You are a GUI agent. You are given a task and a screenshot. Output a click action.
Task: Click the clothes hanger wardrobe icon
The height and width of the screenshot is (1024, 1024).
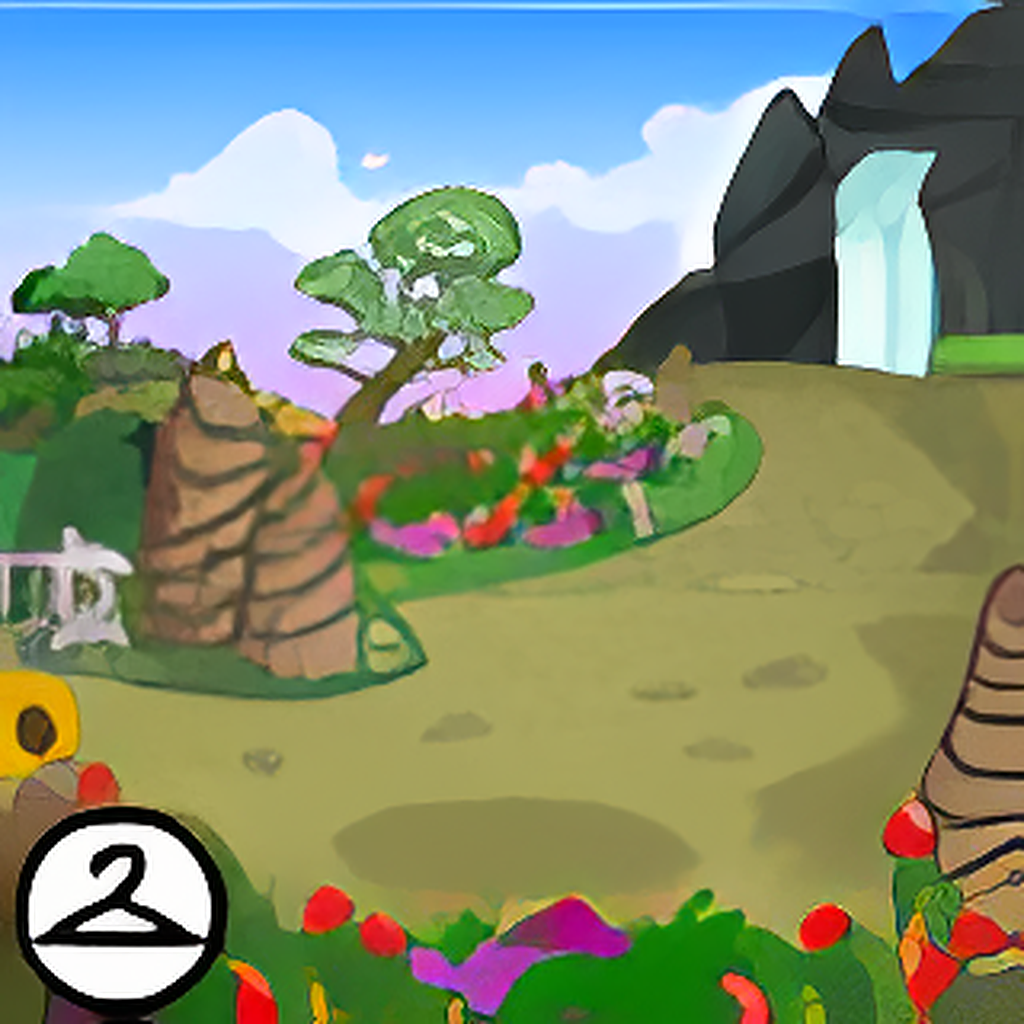click(x=121, y=911)
